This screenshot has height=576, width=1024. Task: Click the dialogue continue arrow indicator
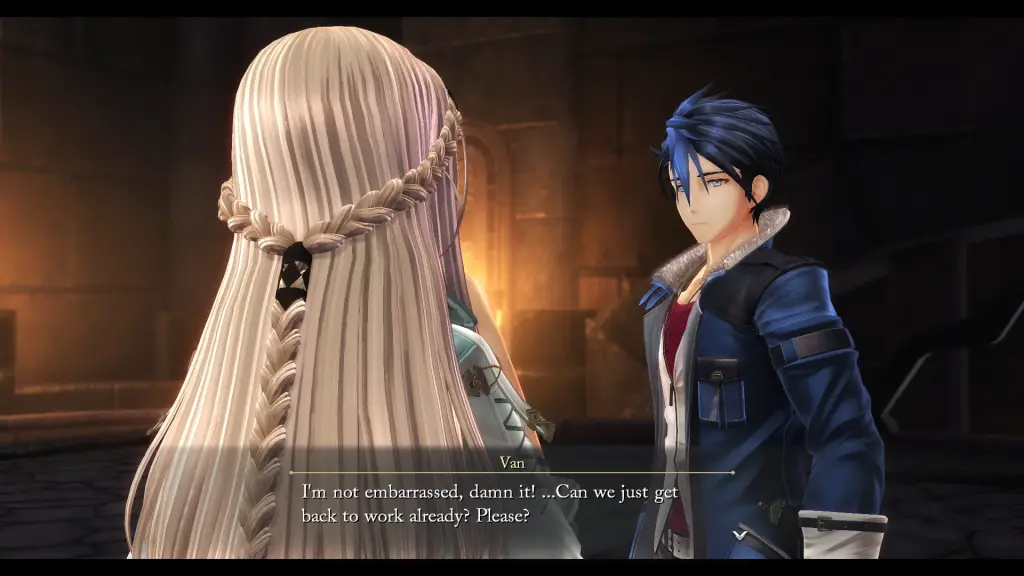point(739,535)
